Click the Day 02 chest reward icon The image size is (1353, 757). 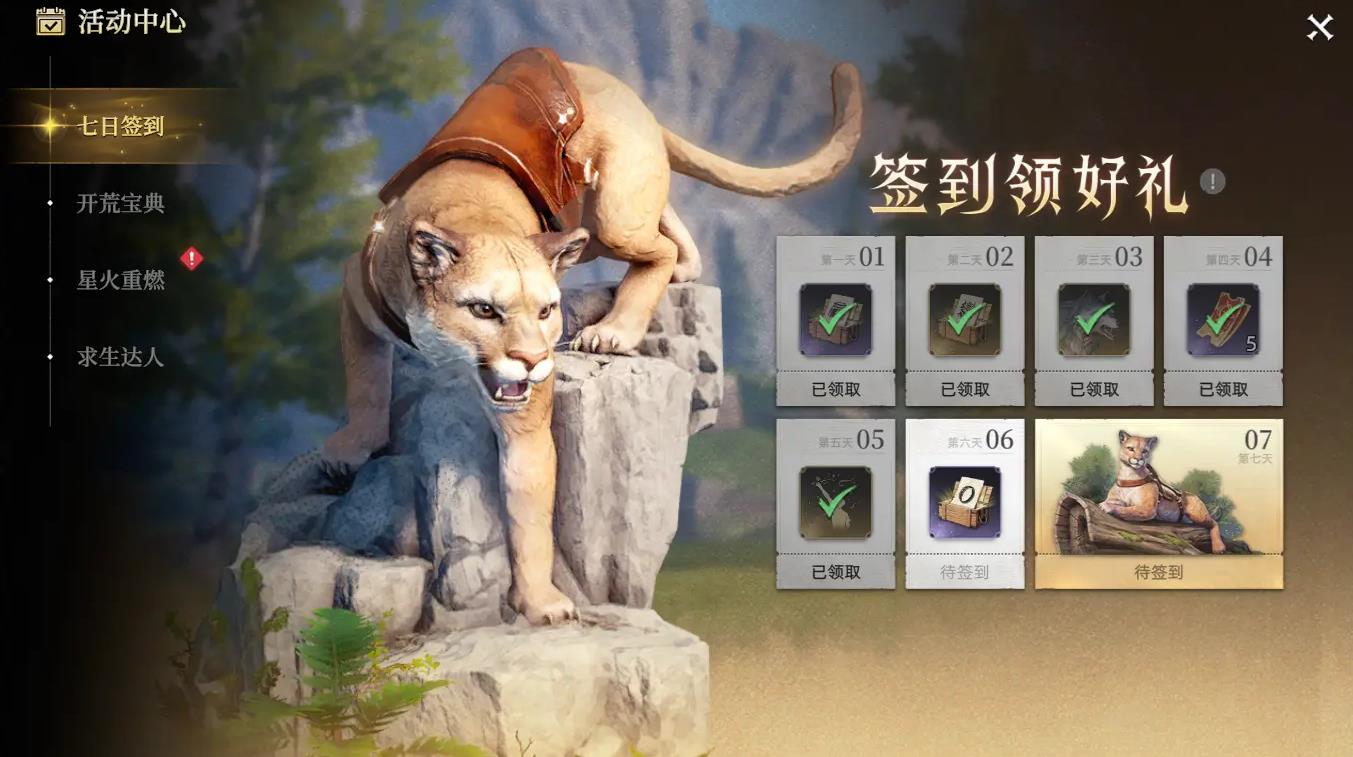coord(965,320)
